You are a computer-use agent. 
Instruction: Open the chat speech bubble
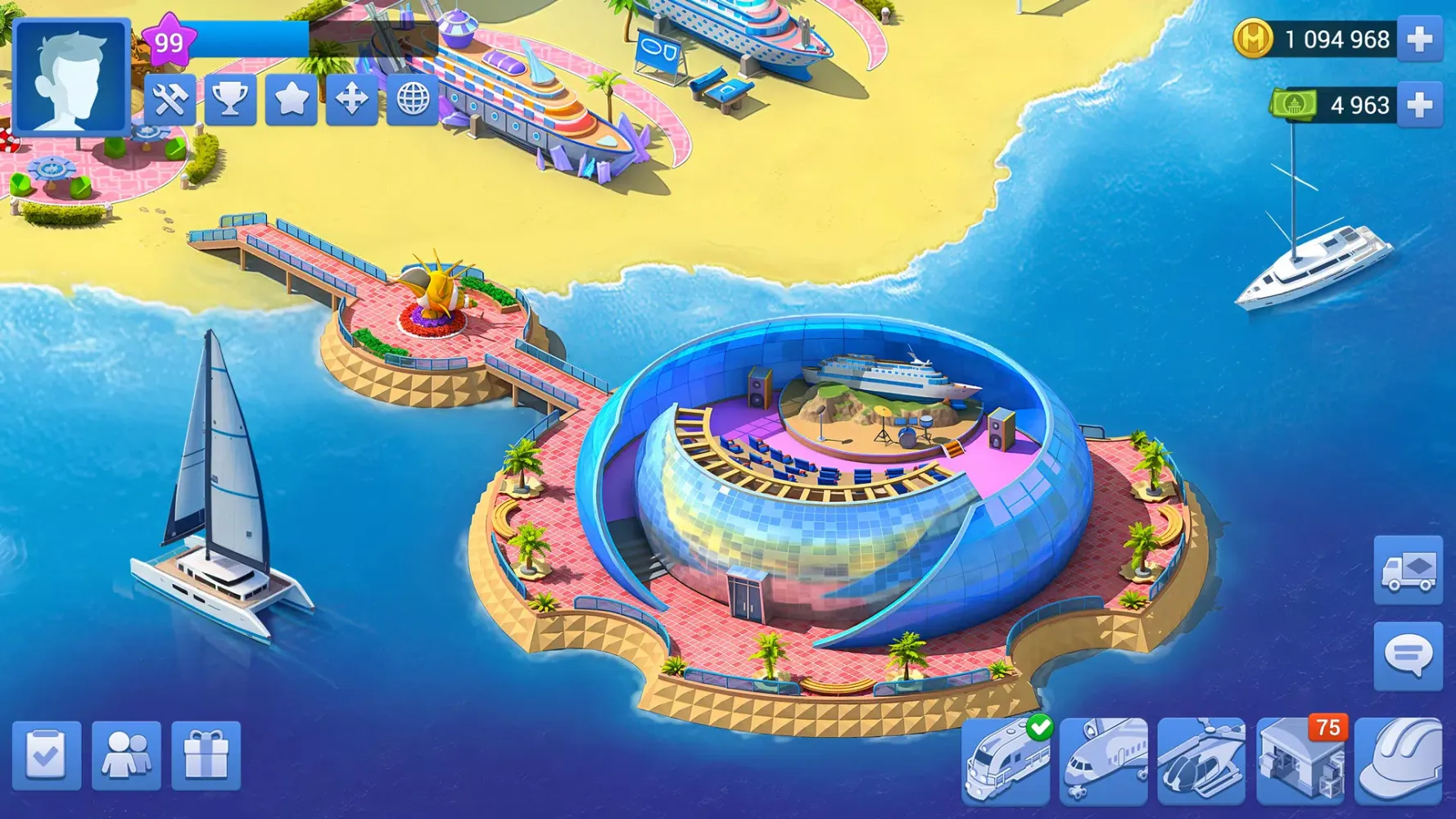1408,655
